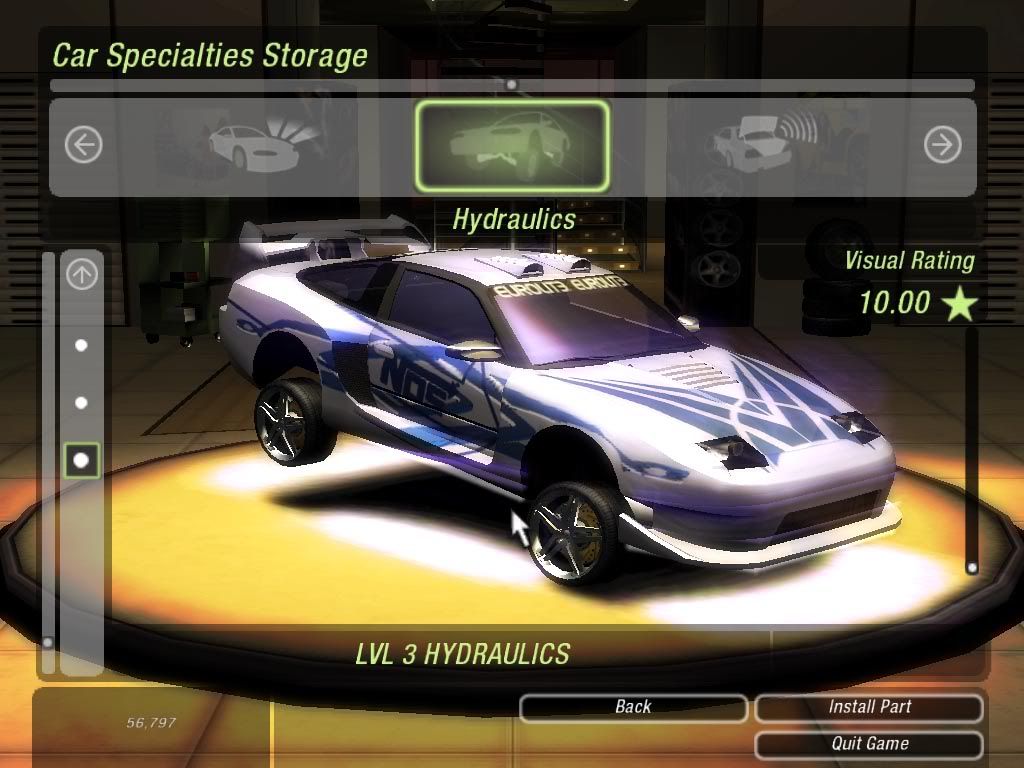Show the next specialty category with right arrow
The height and width of the screenshot is (768, 1024).
click(x=942, y=146)
